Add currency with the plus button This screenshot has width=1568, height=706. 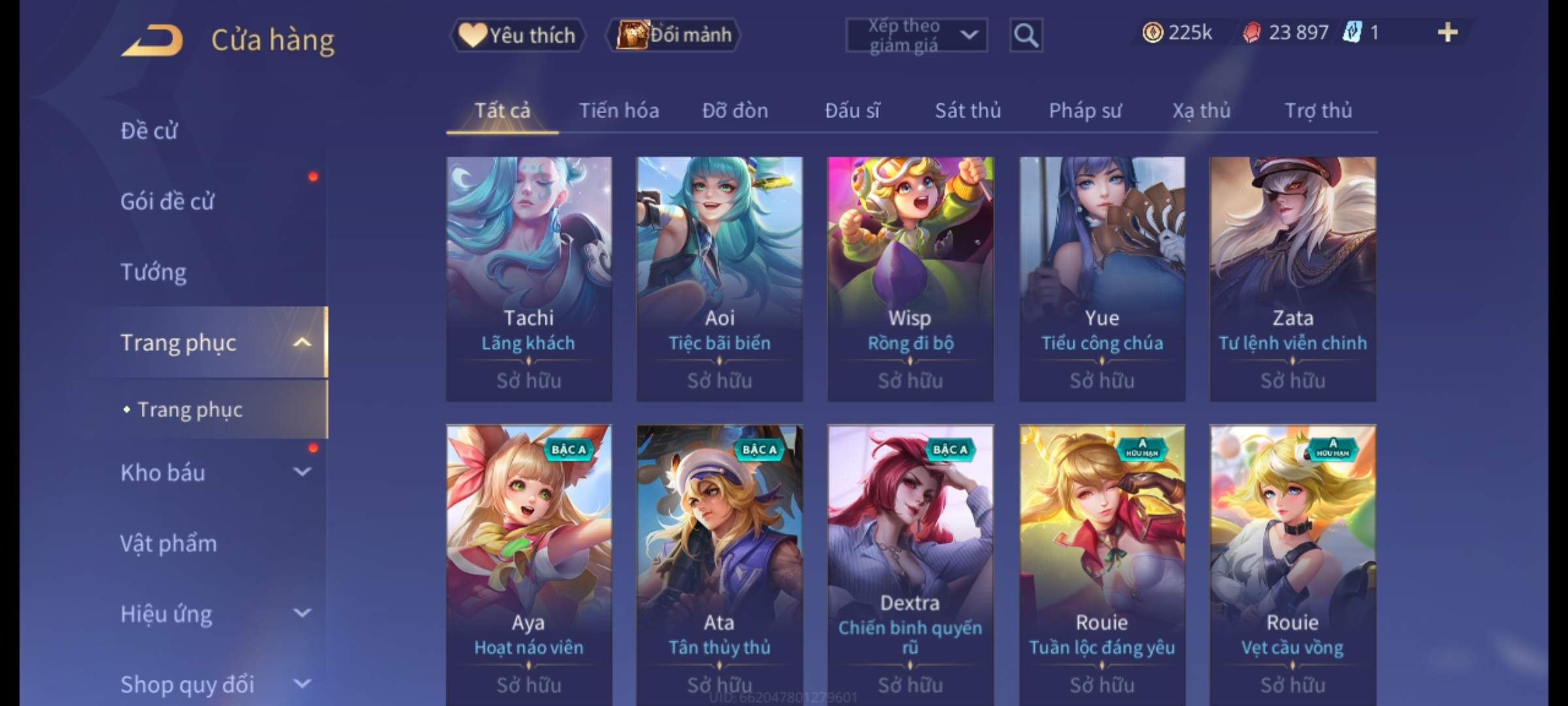[1448, 33]
